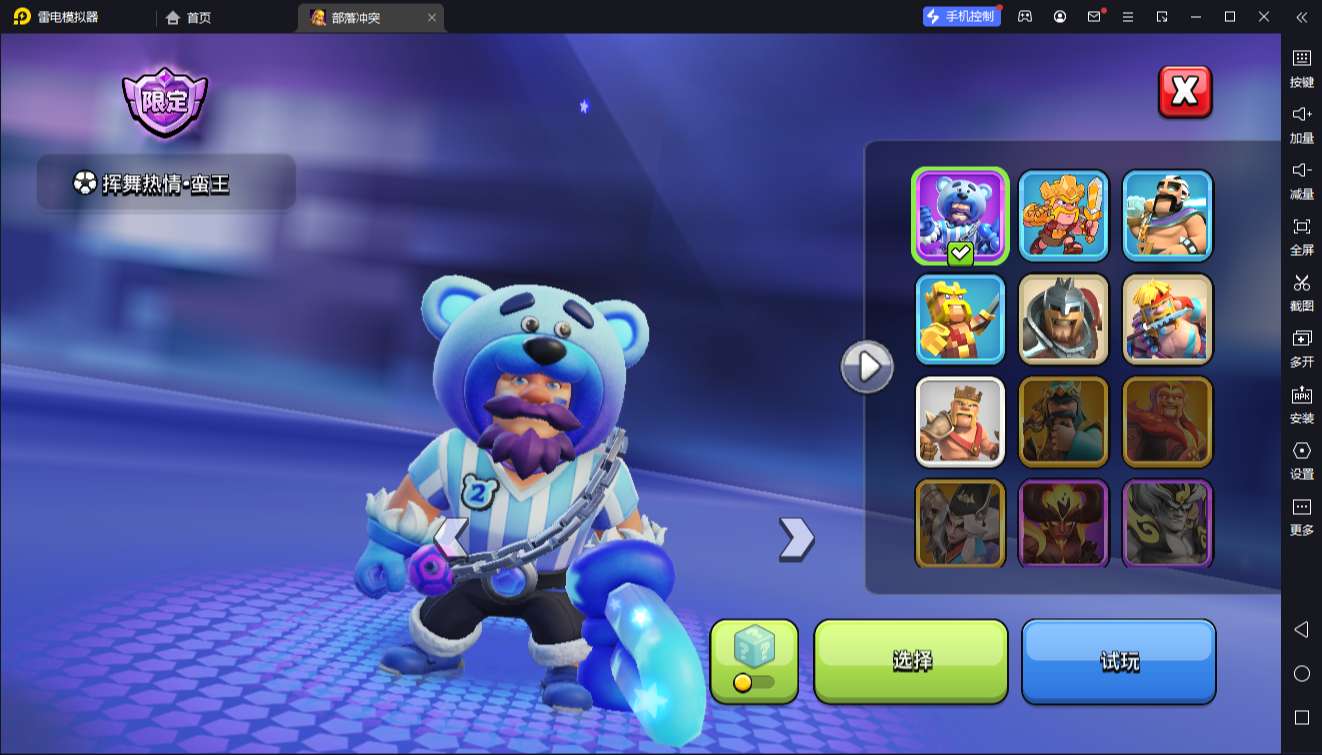Viewport: 1322px width, 755px height.
Task: Close the skin selection screen
Action: click(x=1184, y=92)
